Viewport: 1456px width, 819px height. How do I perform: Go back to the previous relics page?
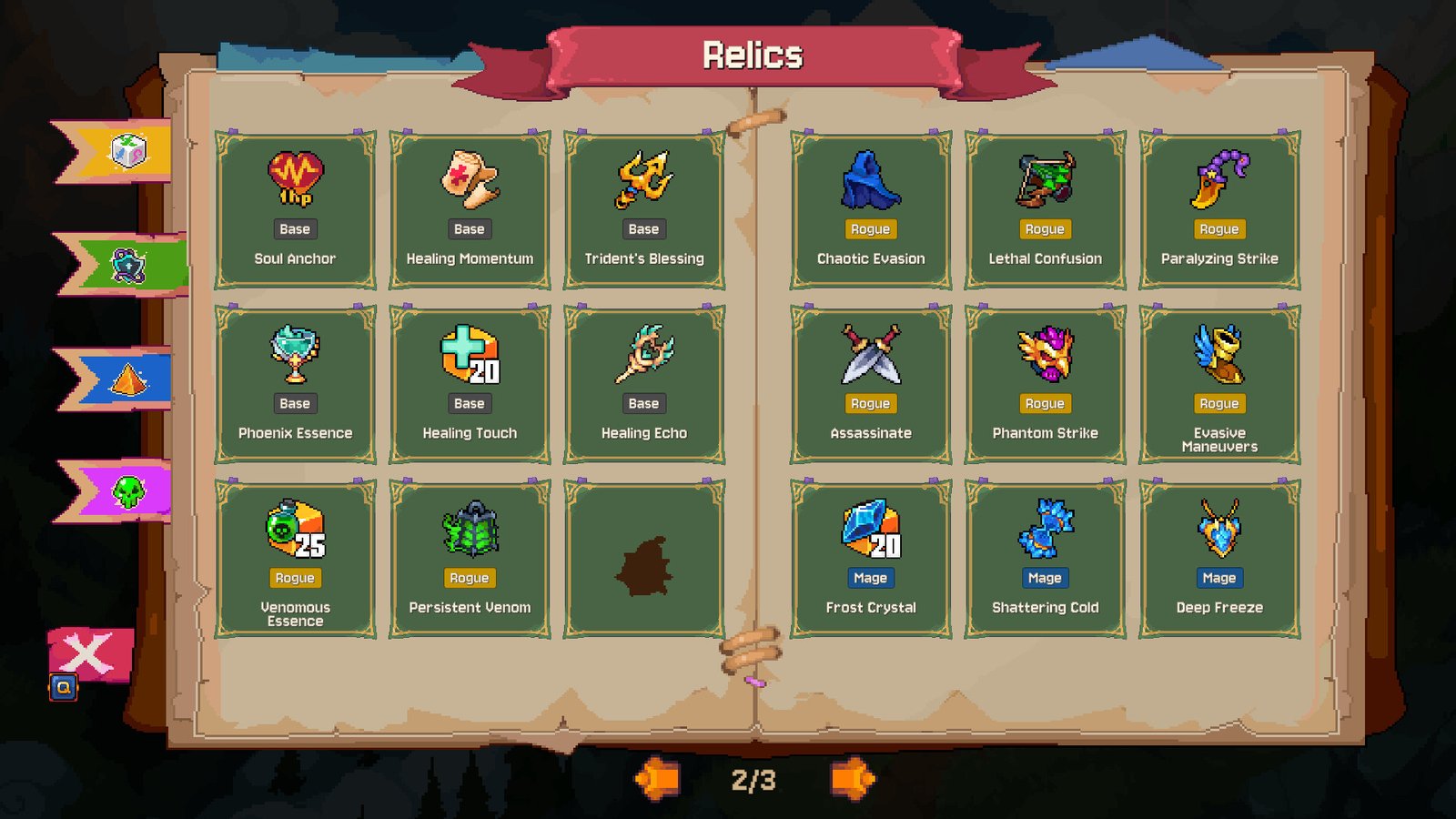click(x=657, y=779)
